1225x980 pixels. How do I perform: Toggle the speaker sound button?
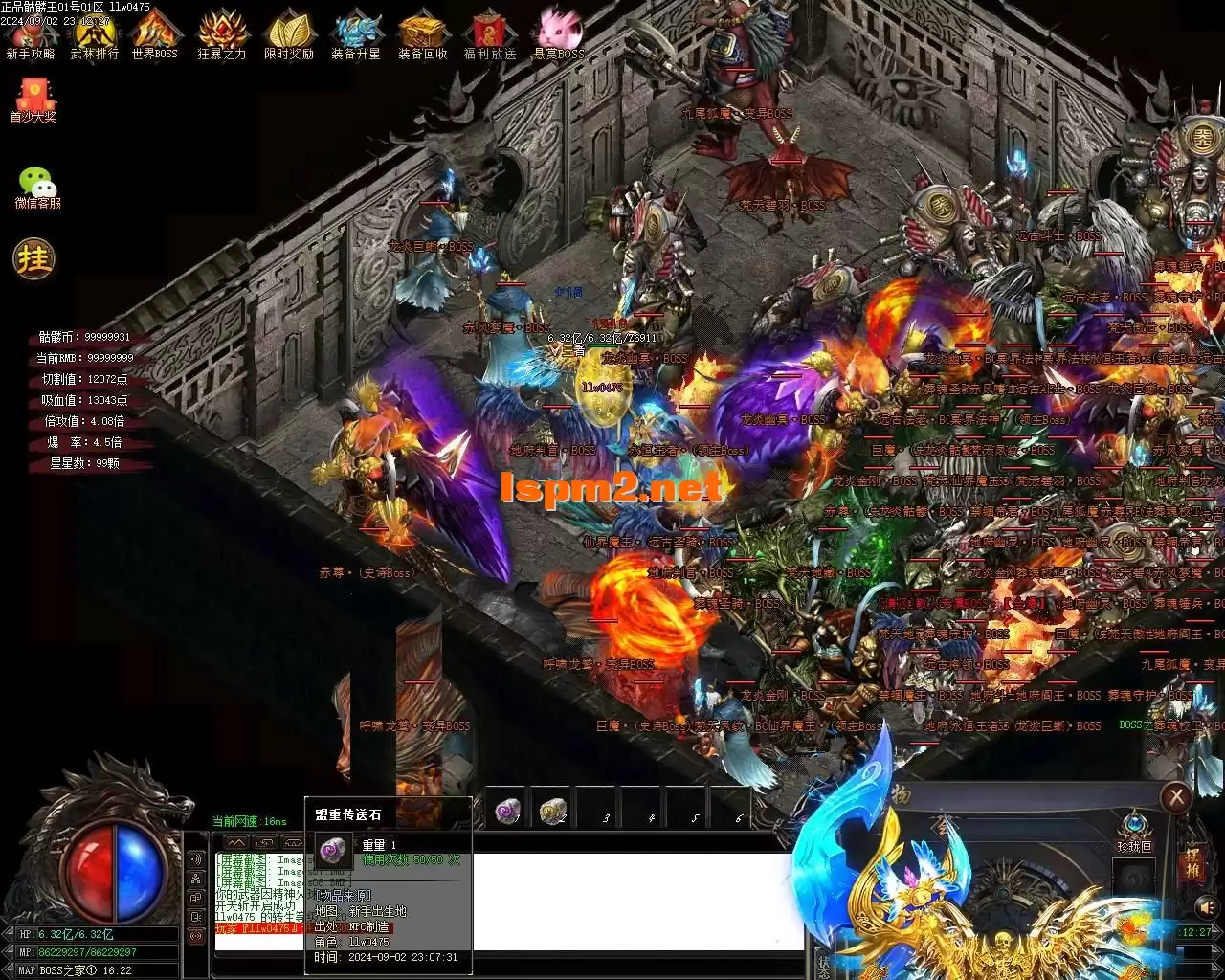[1206, 905]
